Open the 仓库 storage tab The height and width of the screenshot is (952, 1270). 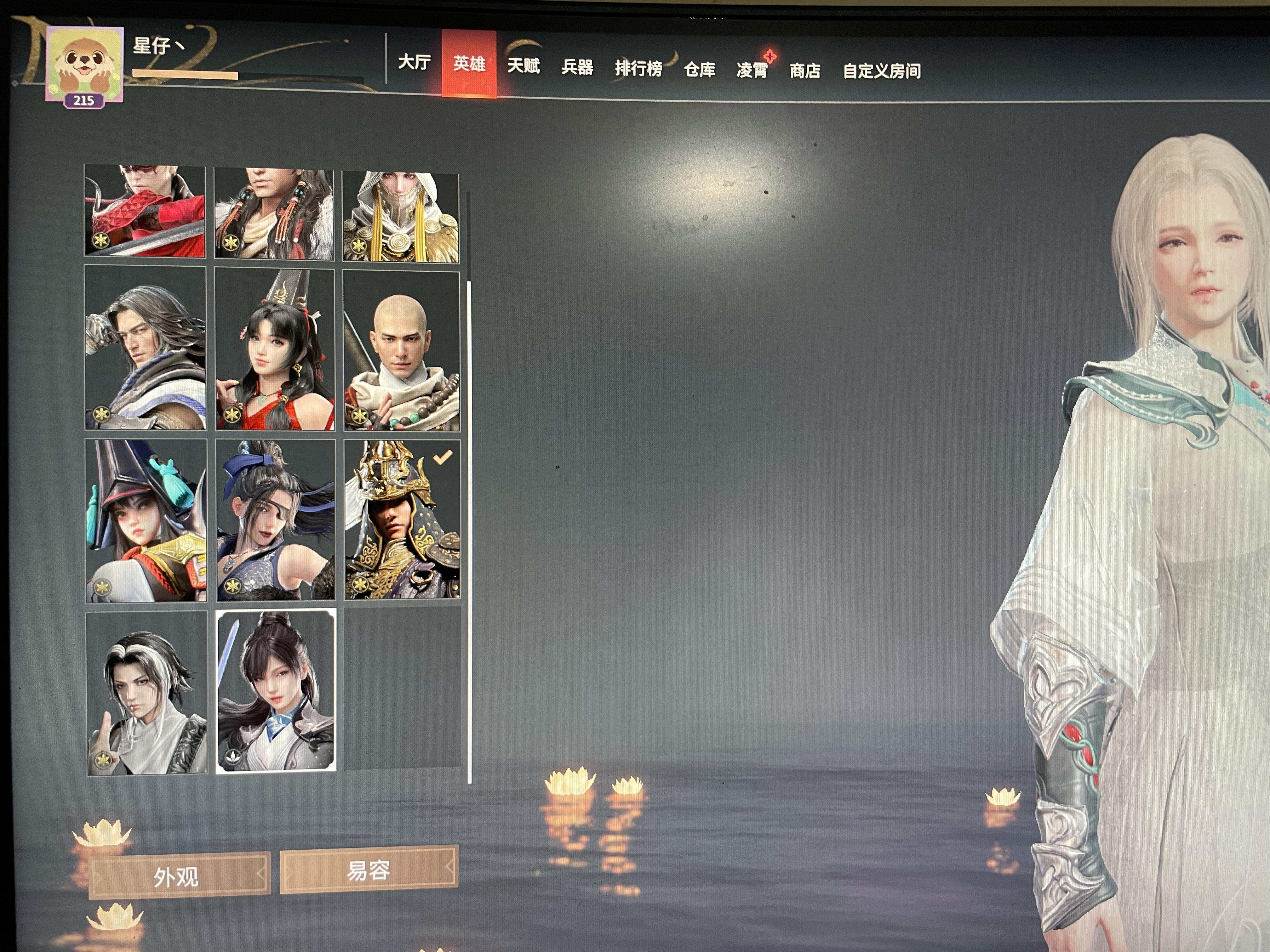point(699,70)
